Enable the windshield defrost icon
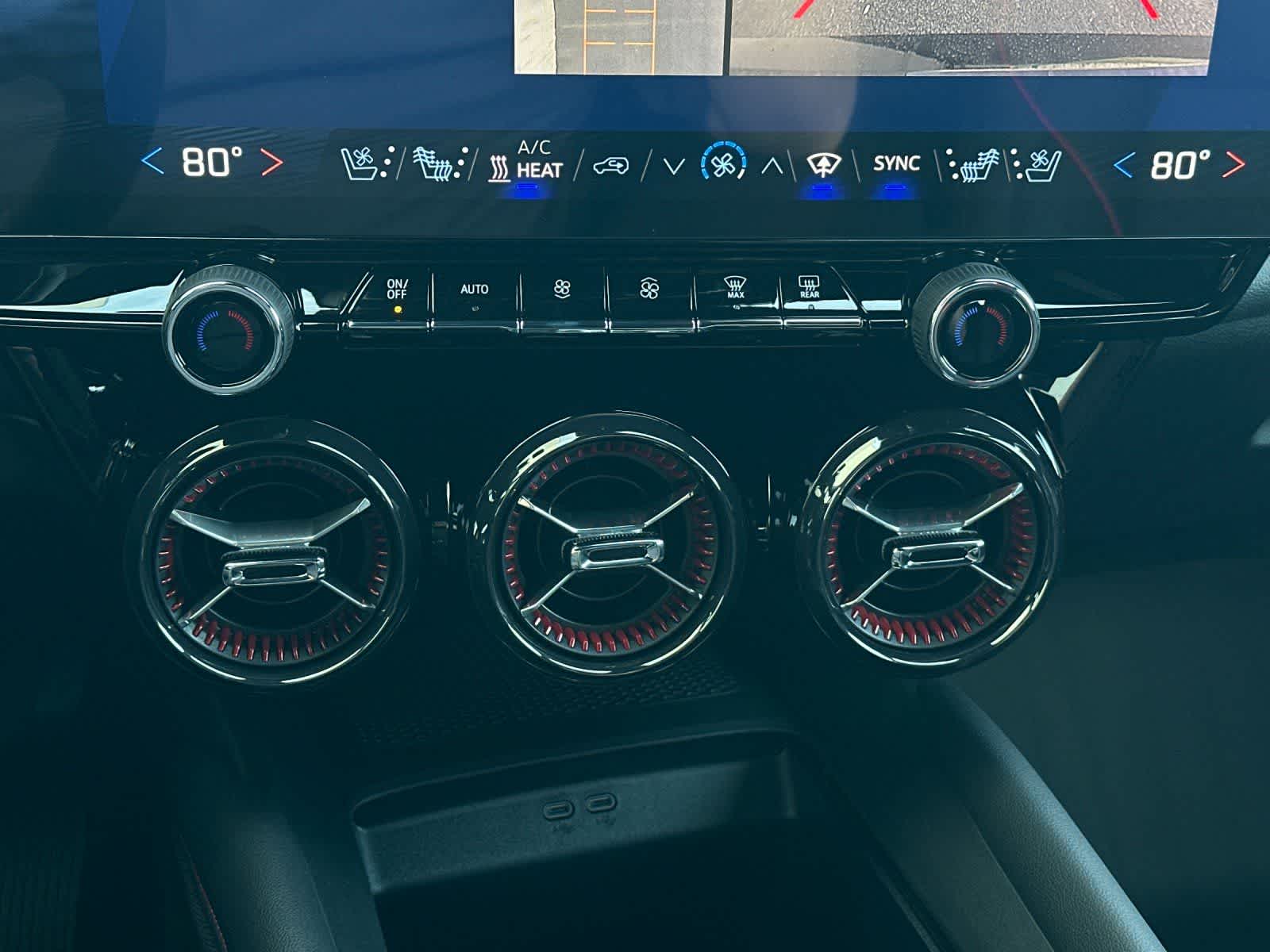Viewport: 1270px width, 952px height. click(x=825, y=163)
